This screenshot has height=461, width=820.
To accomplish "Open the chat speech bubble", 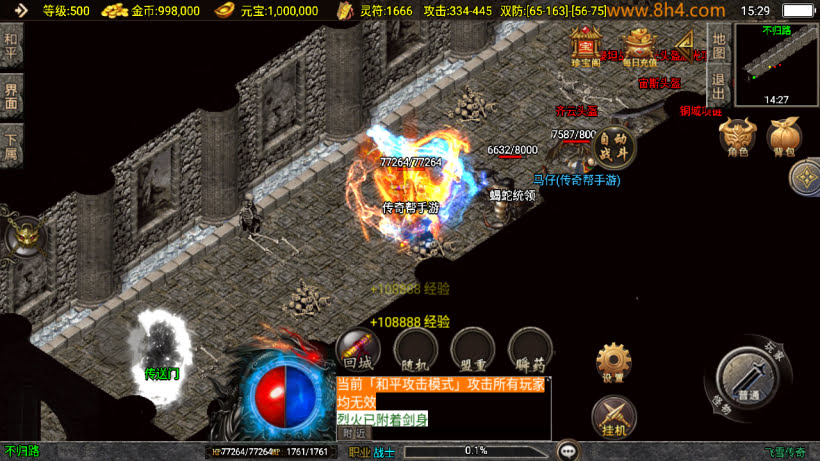I will (569, 451).
